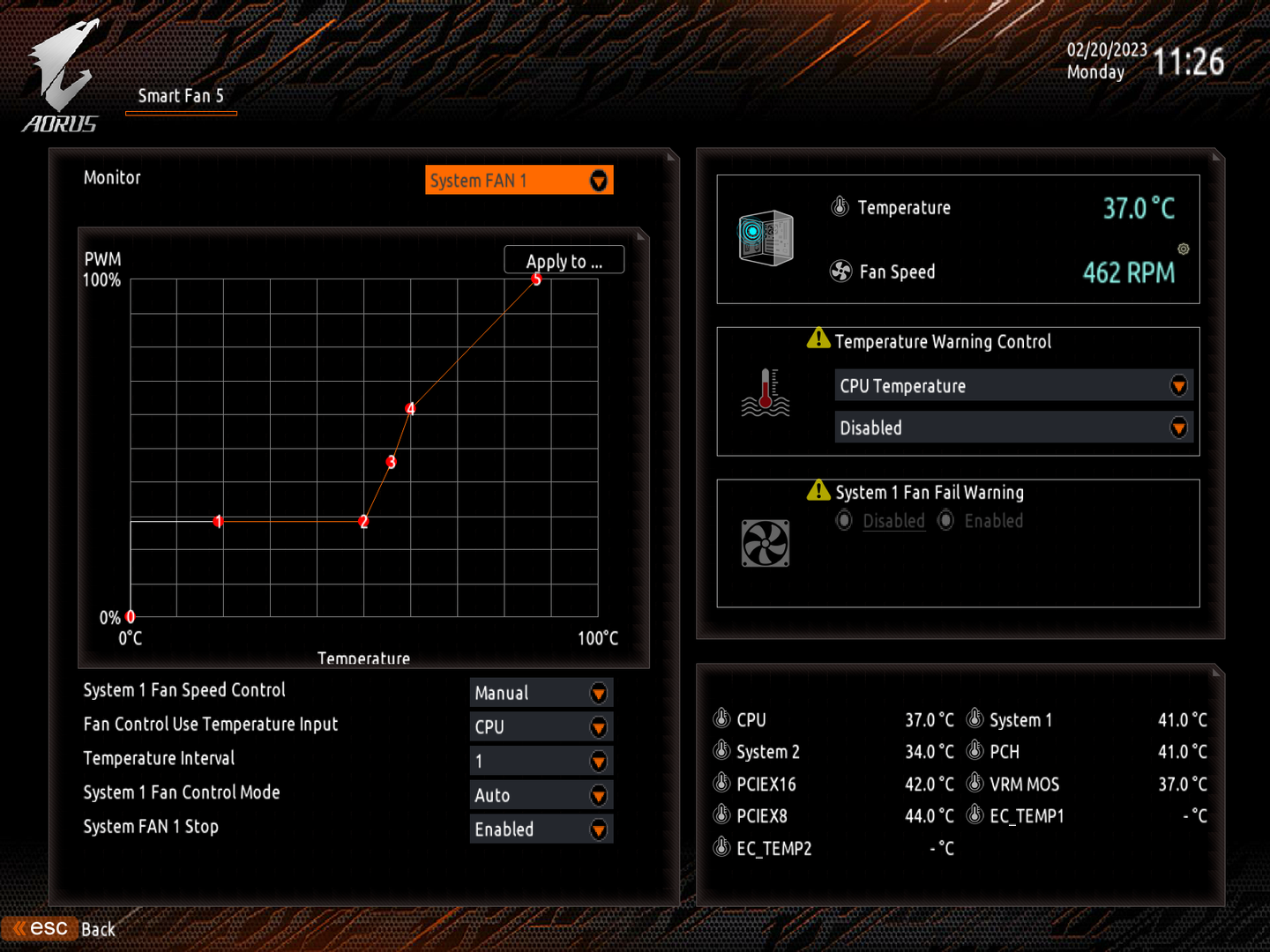The width and height of the screenshot is (1270, 952).
Task: Select fan curve point 2
Action: pos(363,522)
